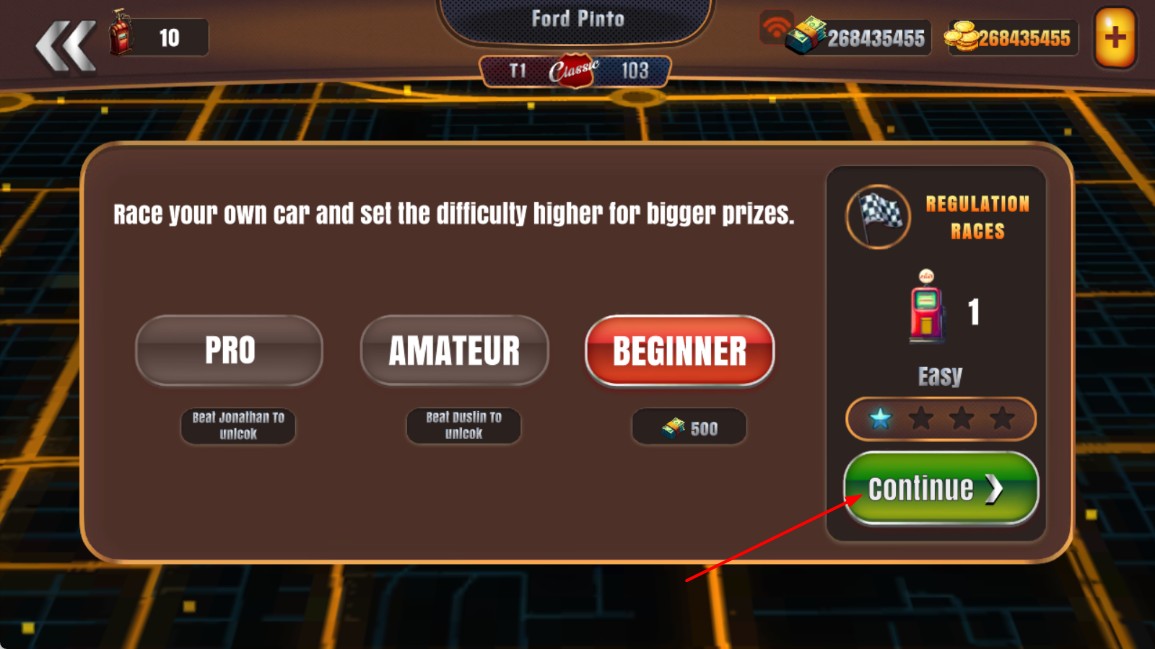The width and height of the screenshot is (1155, 649).
Task: Select the PRO difficulty
Action: pos(229,351)
